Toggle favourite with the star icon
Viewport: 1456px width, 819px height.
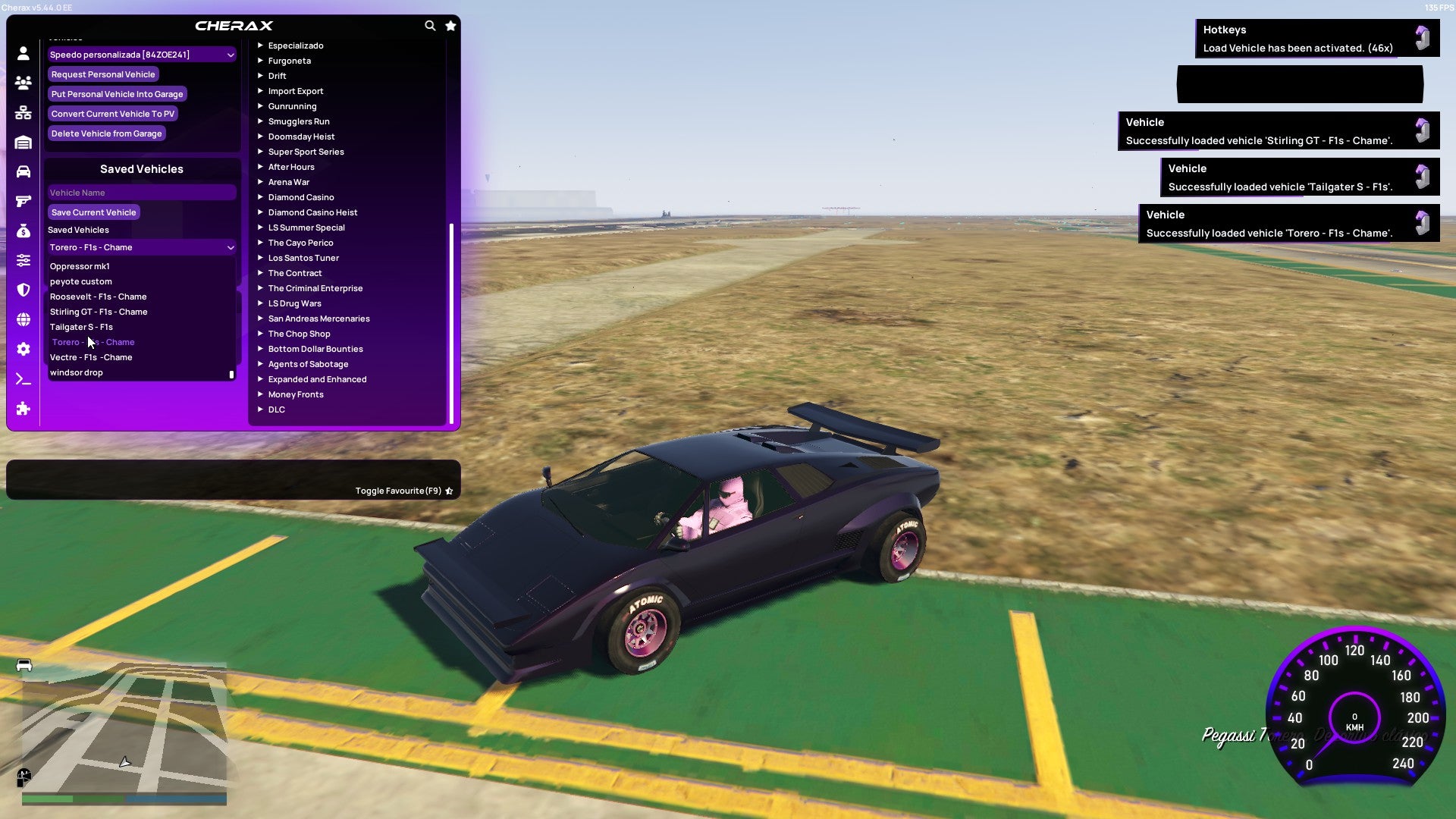click(448, 490)
